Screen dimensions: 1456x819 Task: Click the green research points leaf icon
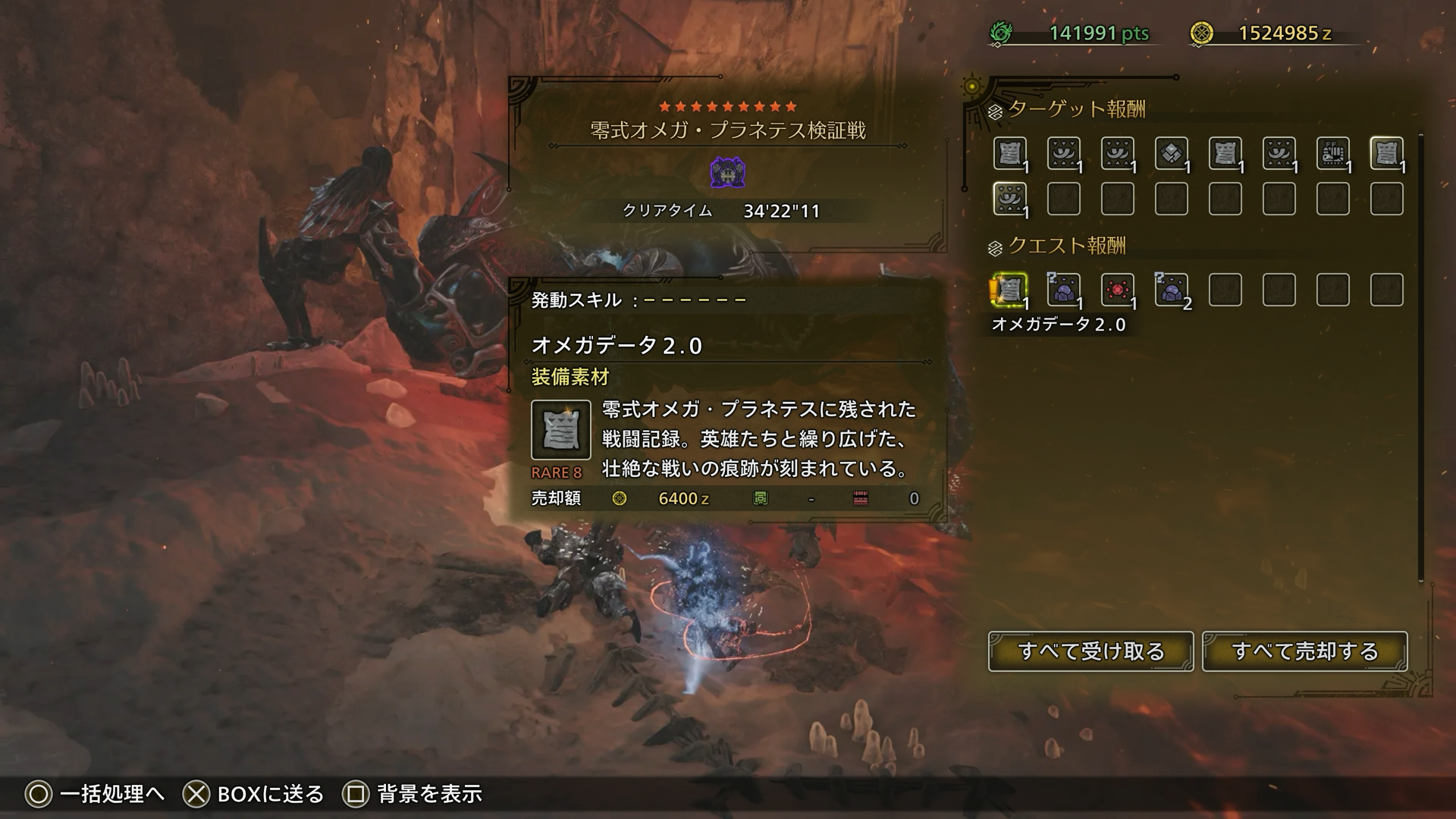(x=999, y=33)
